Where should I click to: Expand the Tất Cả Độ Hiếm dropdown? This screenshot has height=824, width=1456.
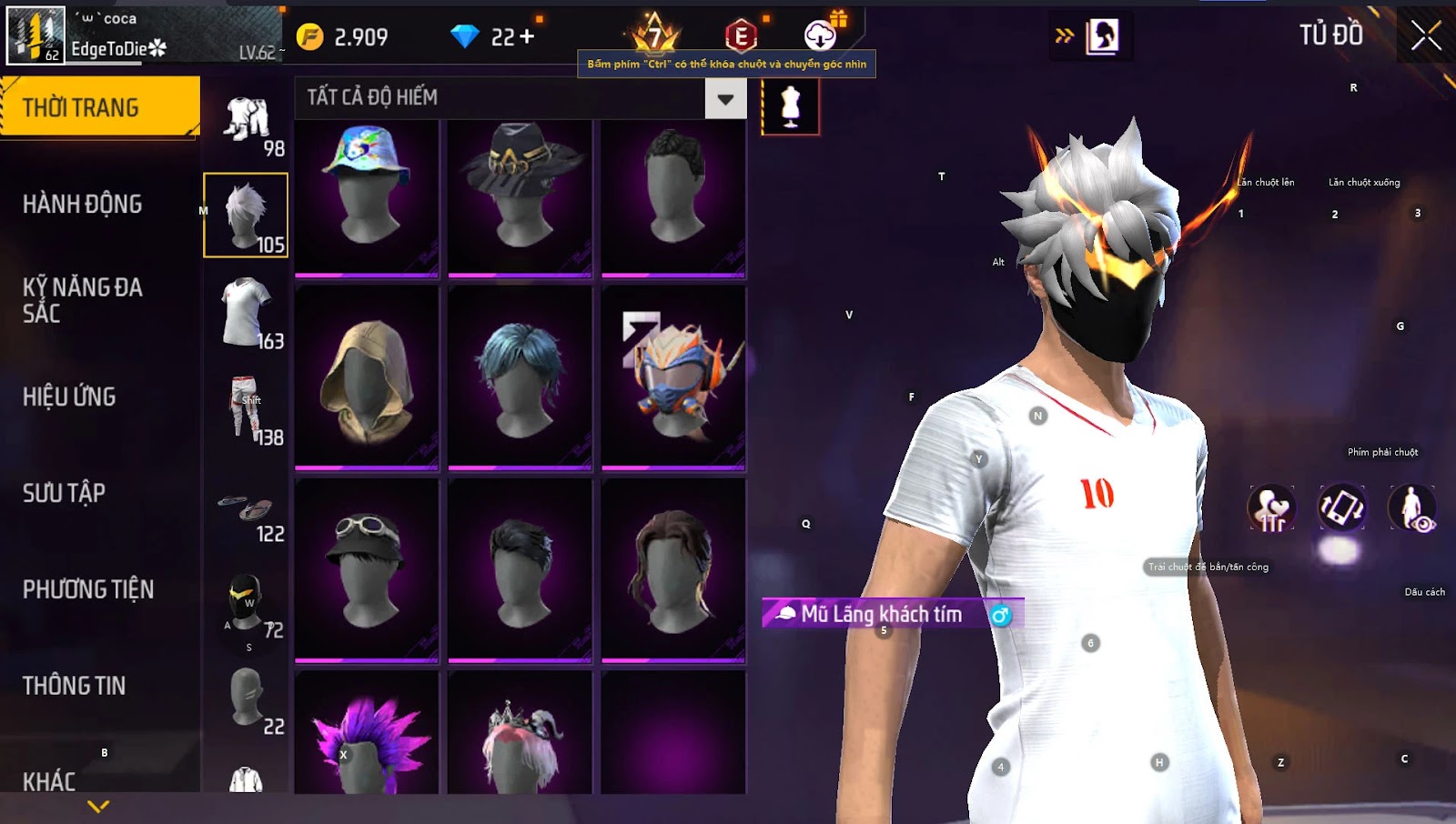(x=725, y=99)
